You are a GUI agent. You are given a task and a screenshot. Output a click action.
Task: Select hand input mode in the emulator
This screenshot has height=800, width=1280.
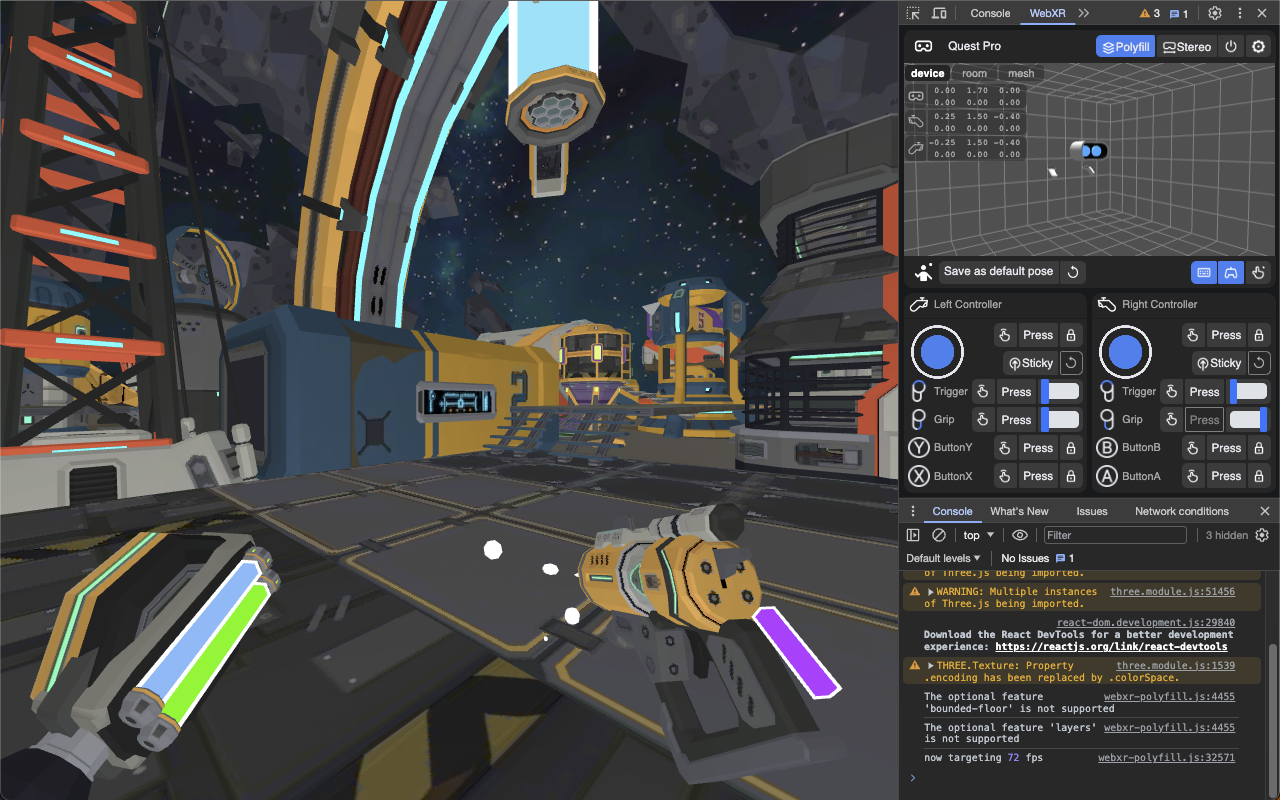[1258, 272]
